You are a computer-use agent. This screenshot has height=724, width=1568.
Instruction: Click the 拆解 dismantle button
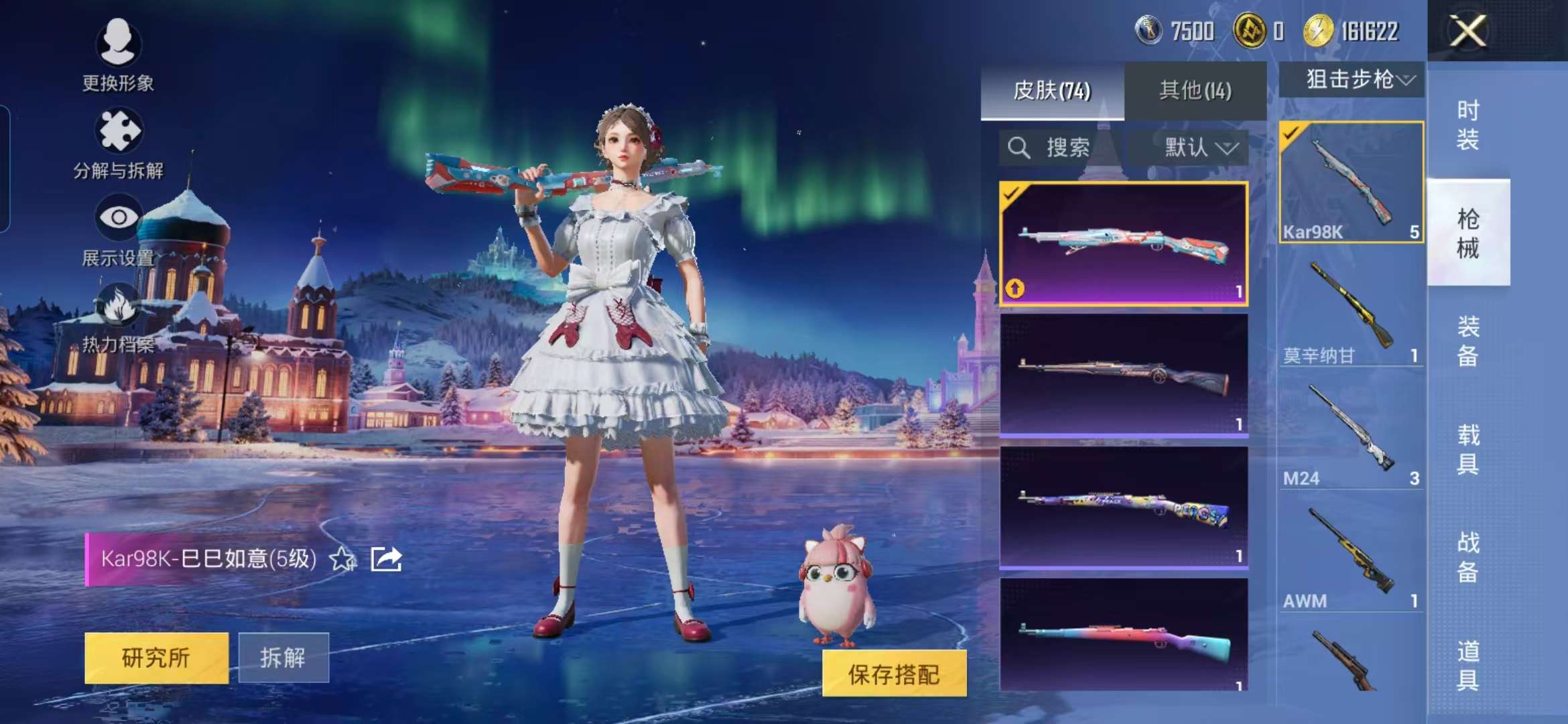pyautogui.click(x=285, y=658)
